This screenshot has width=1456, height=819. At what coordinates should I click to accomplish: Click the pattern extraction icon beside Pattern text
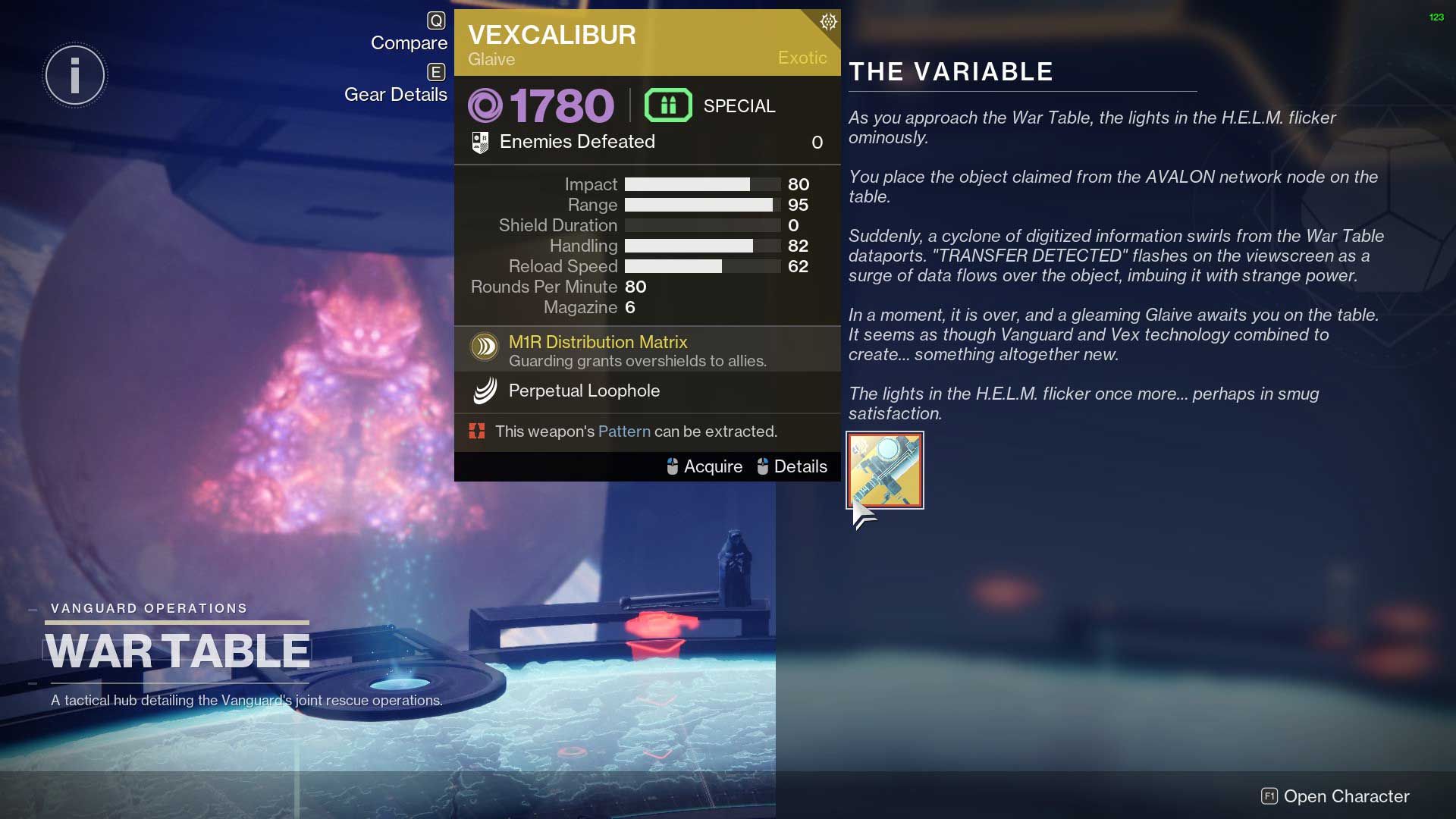(479, 431)
